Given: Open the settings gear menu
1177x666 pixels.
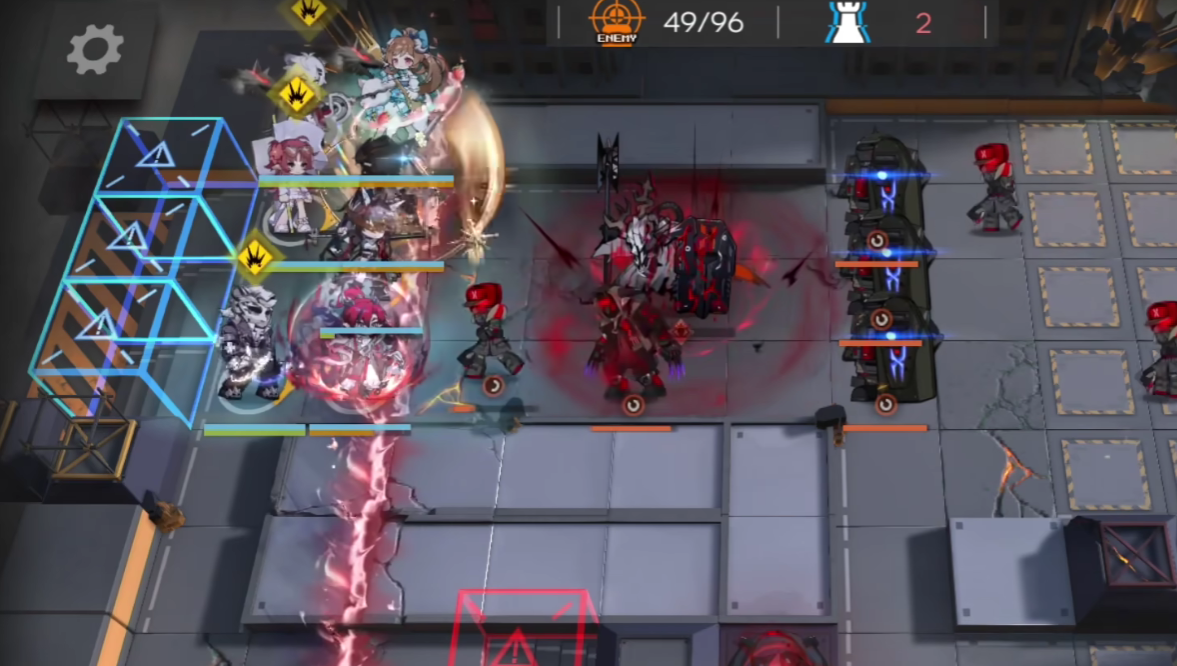Looking at the screenshot, I should pyautogui.click(x=95, y=50).
